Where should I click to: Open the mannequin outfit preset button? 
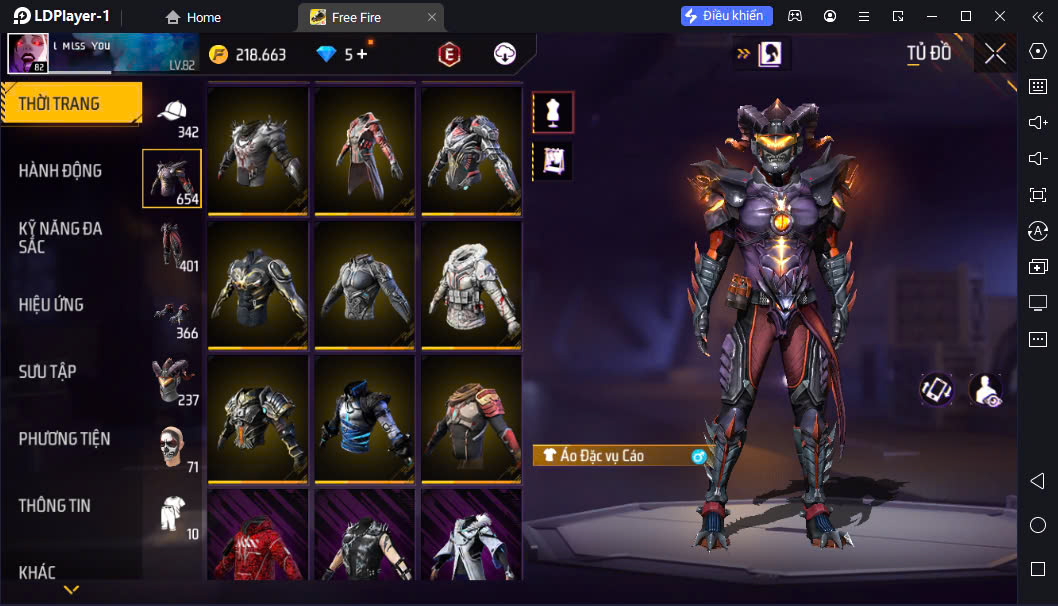[552, 112]
